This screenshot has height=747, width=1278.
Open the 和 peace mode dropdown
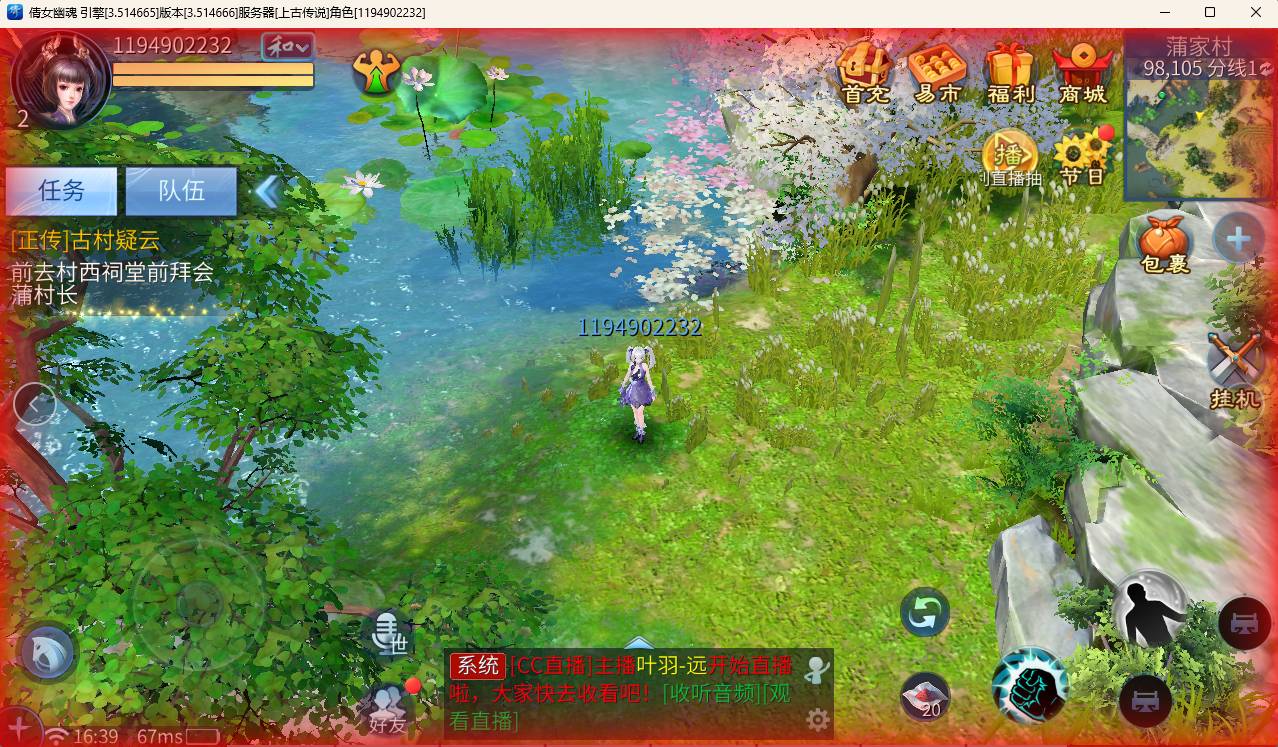287,47
